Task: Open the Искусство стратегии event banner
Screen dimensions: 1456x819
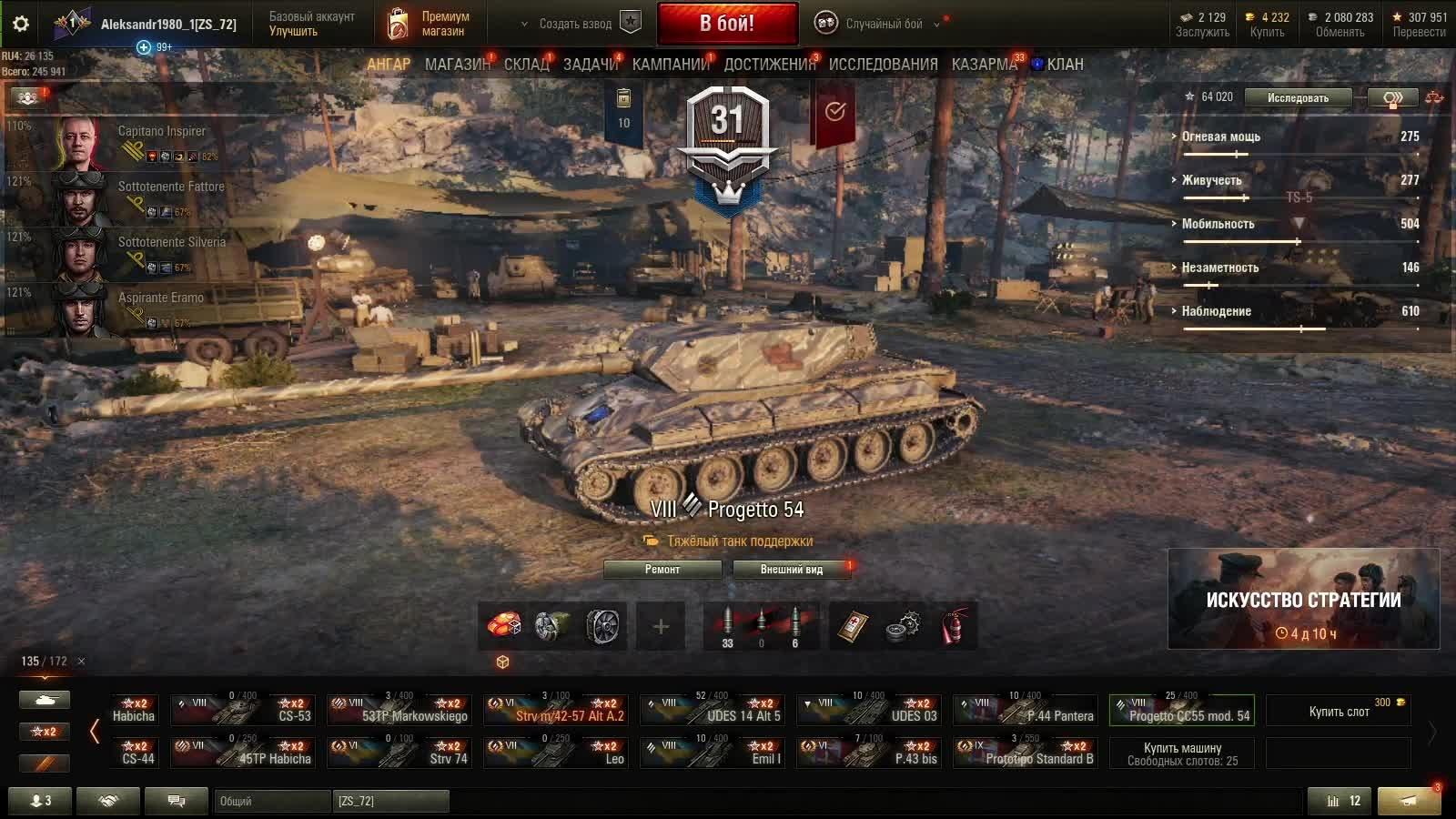Action: tap(1303, 599)
